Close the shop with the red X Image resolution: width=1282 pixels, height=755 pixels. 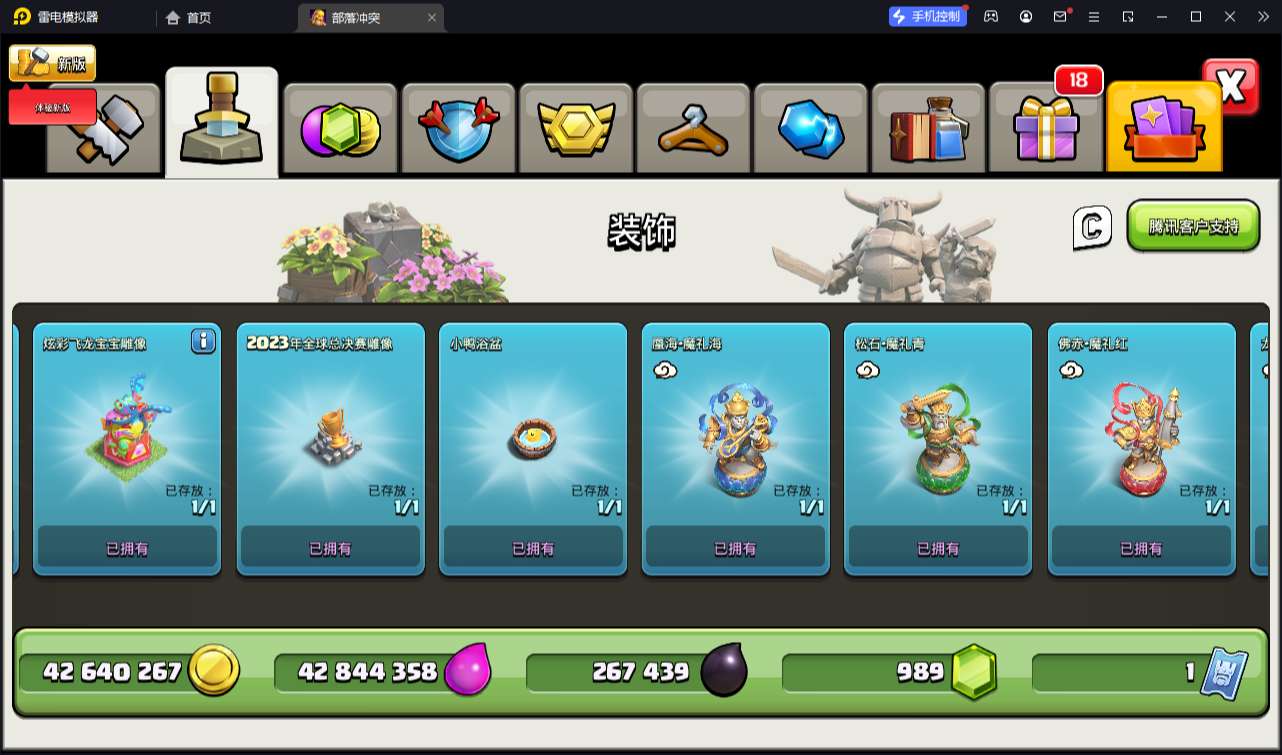click(x=1231, y=87)
